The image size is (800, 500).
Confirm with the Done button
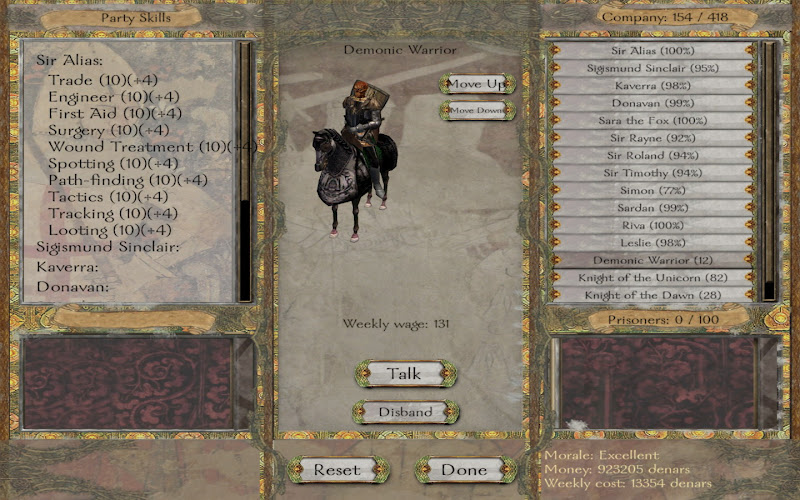coord(464,469)
